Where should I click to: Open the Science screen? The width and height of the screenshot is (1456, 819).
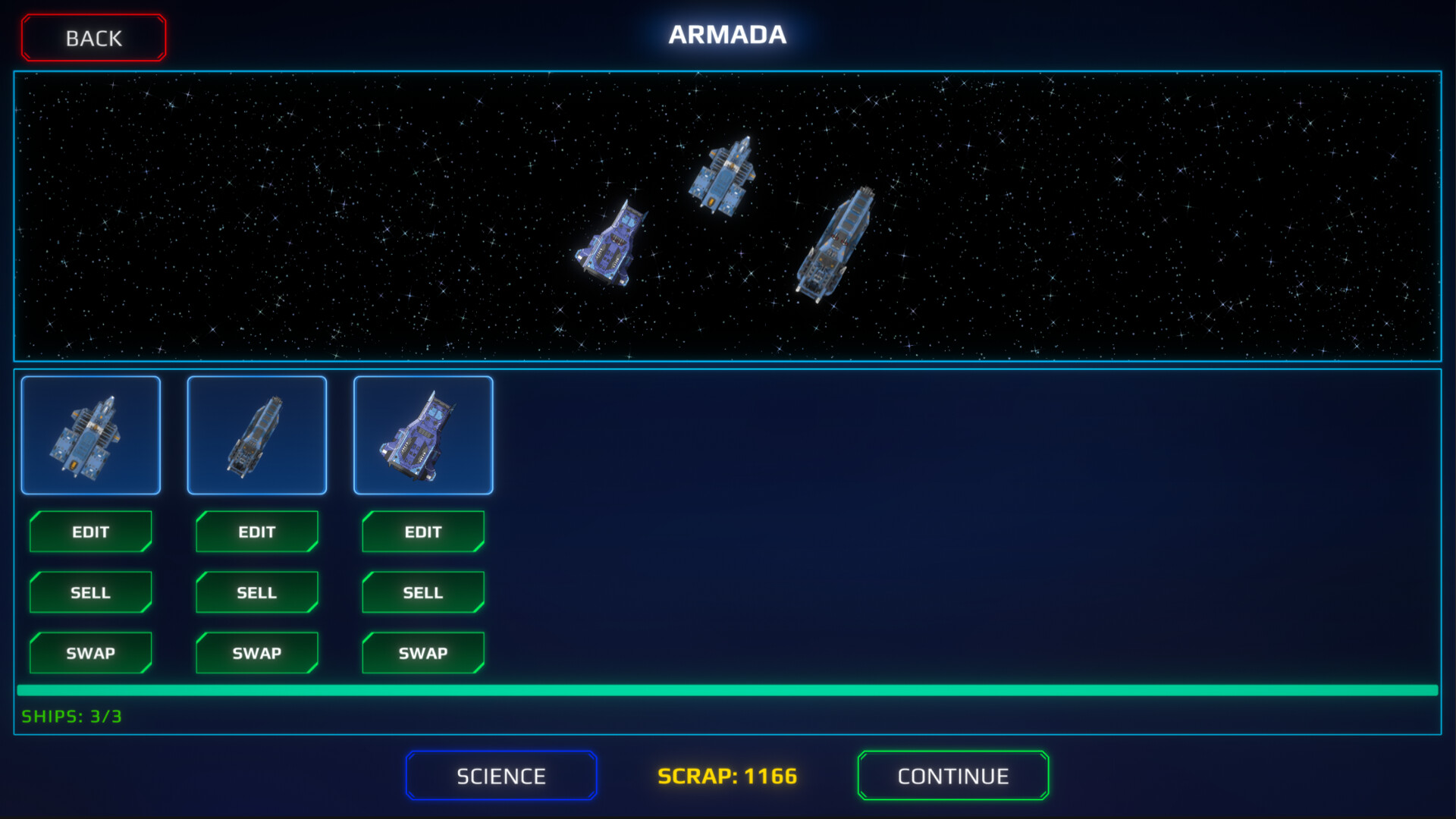pos(500,775)
